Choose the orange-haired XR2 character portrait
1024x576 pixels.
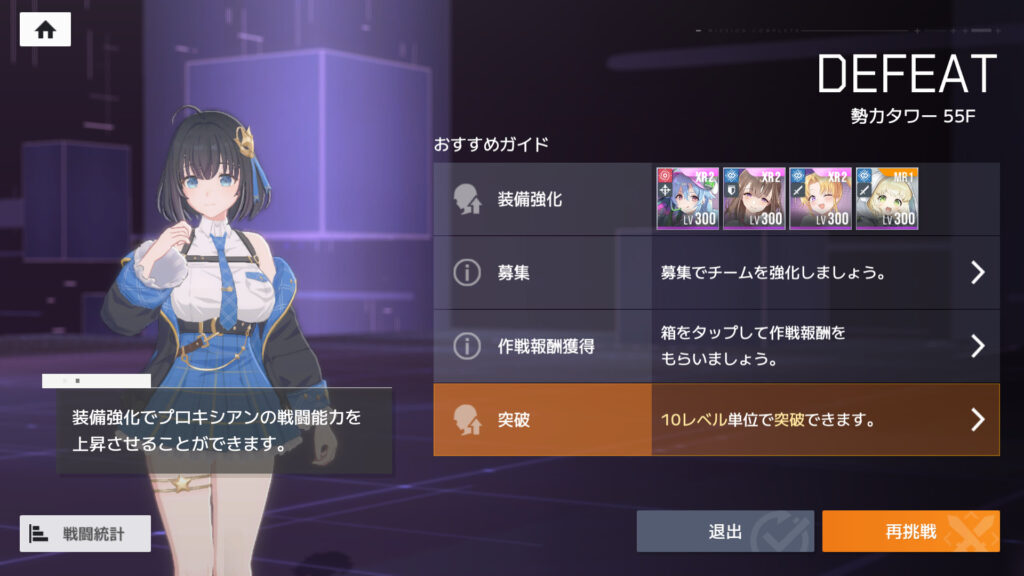[820, 198]
